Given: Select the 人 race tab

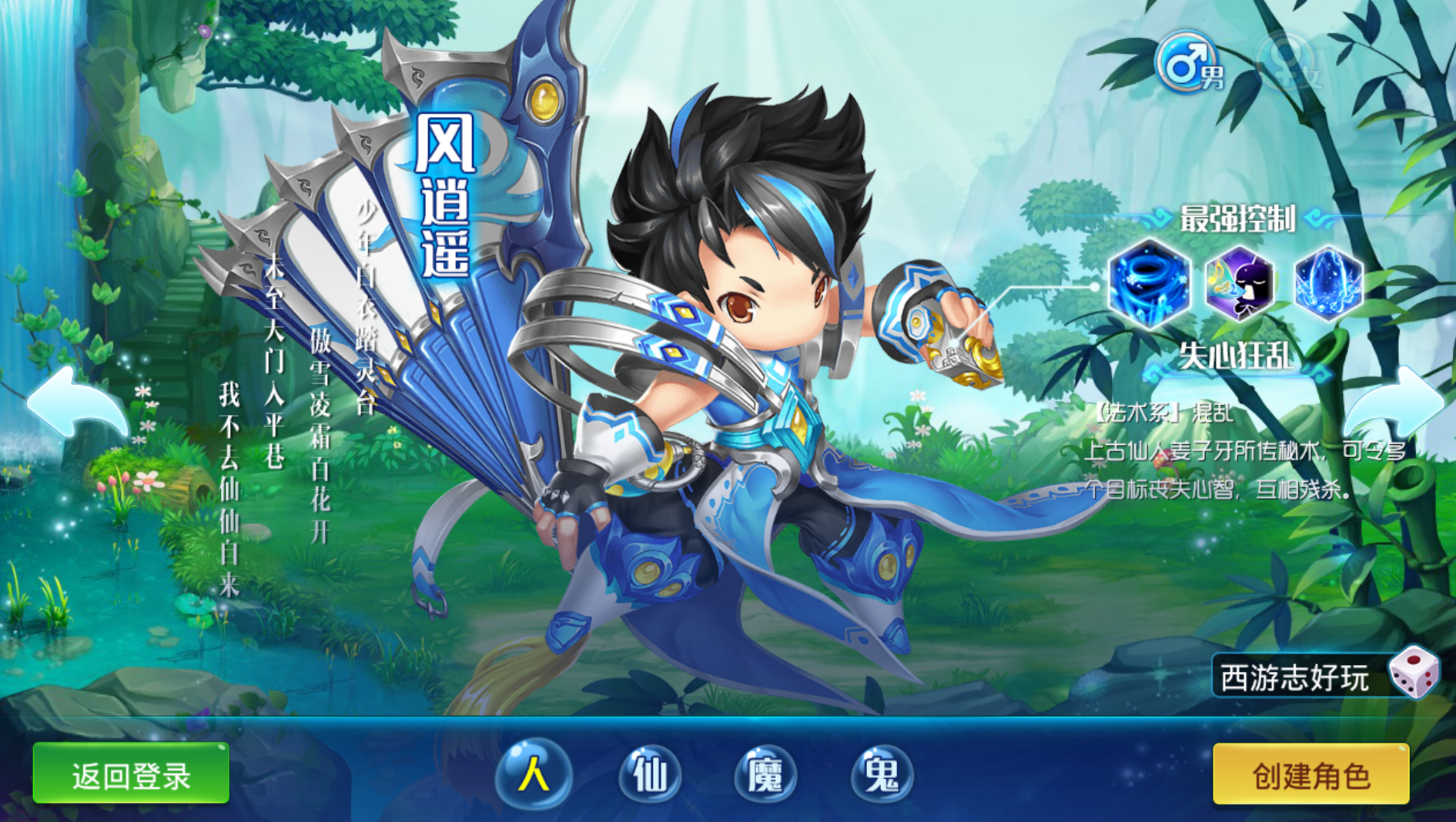Looking at the screenshot, I should pyautogui.click(x=534, y=773).
